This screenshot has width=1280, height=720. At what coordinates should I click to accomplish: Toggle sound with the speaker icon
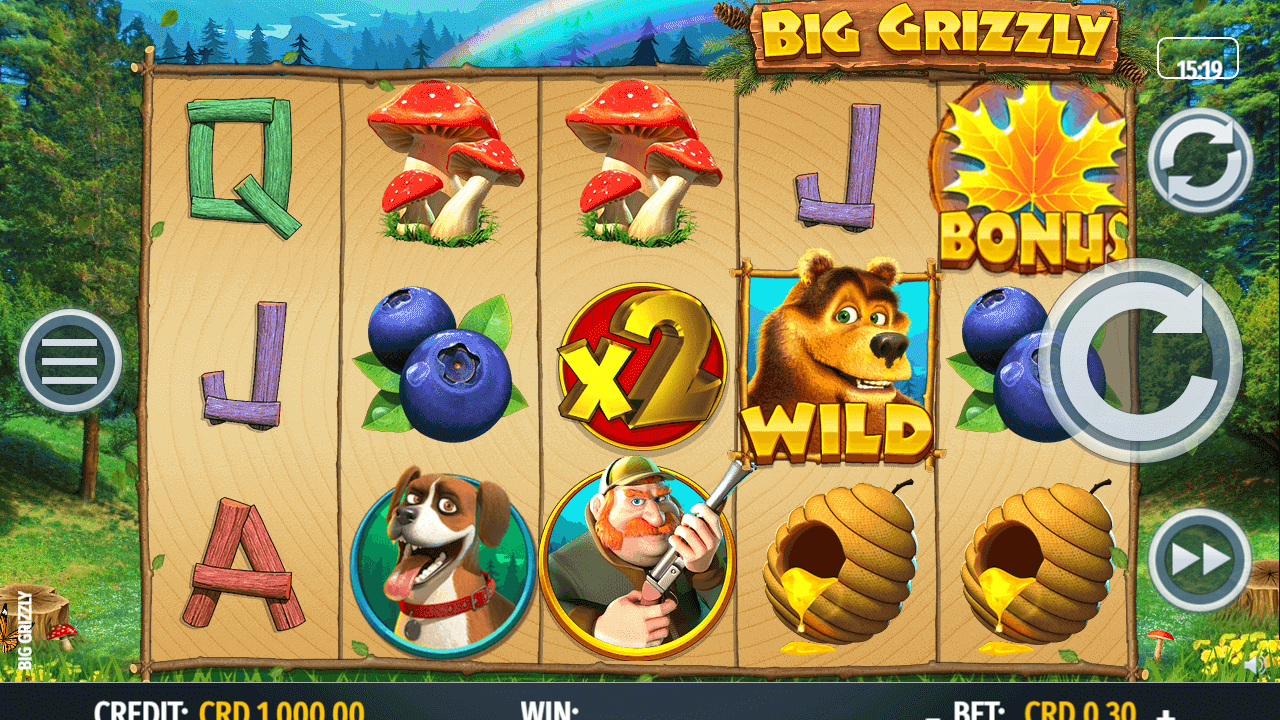(1255, 664)
